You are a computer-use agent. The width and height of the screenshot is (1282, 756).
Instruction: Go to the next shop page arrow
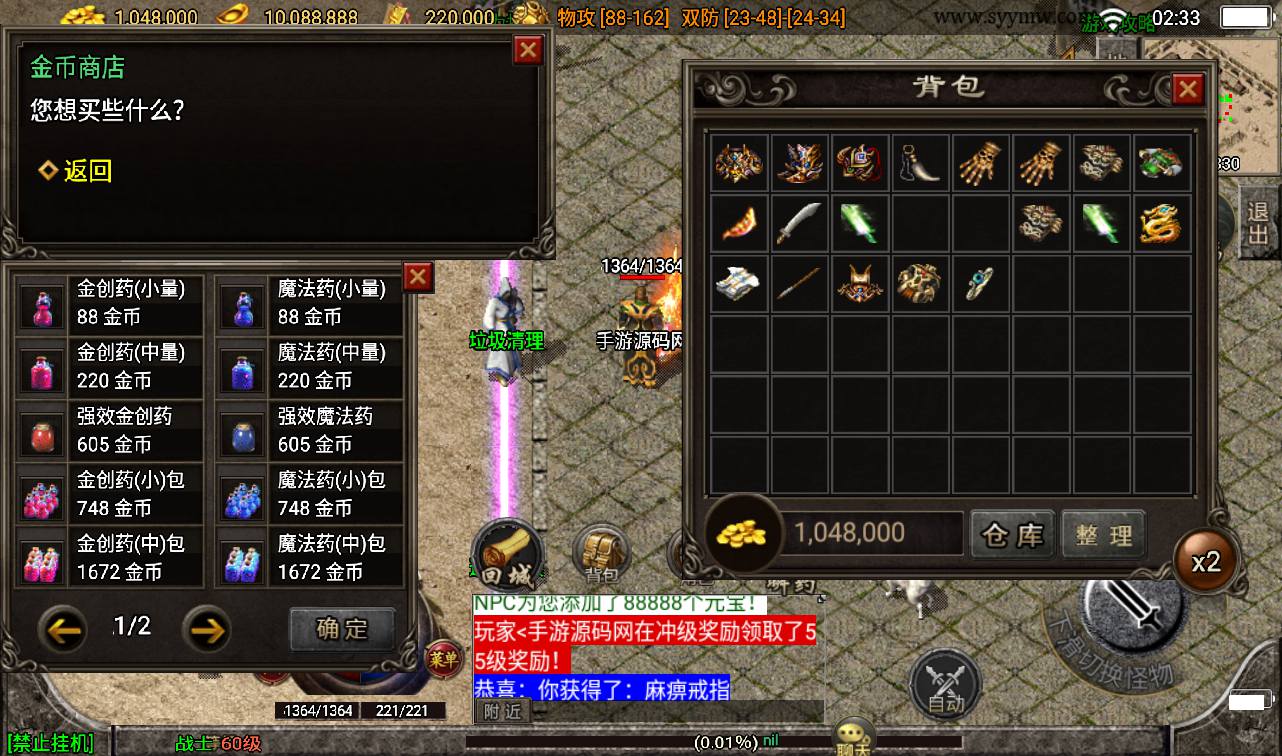tap(206, 629)
